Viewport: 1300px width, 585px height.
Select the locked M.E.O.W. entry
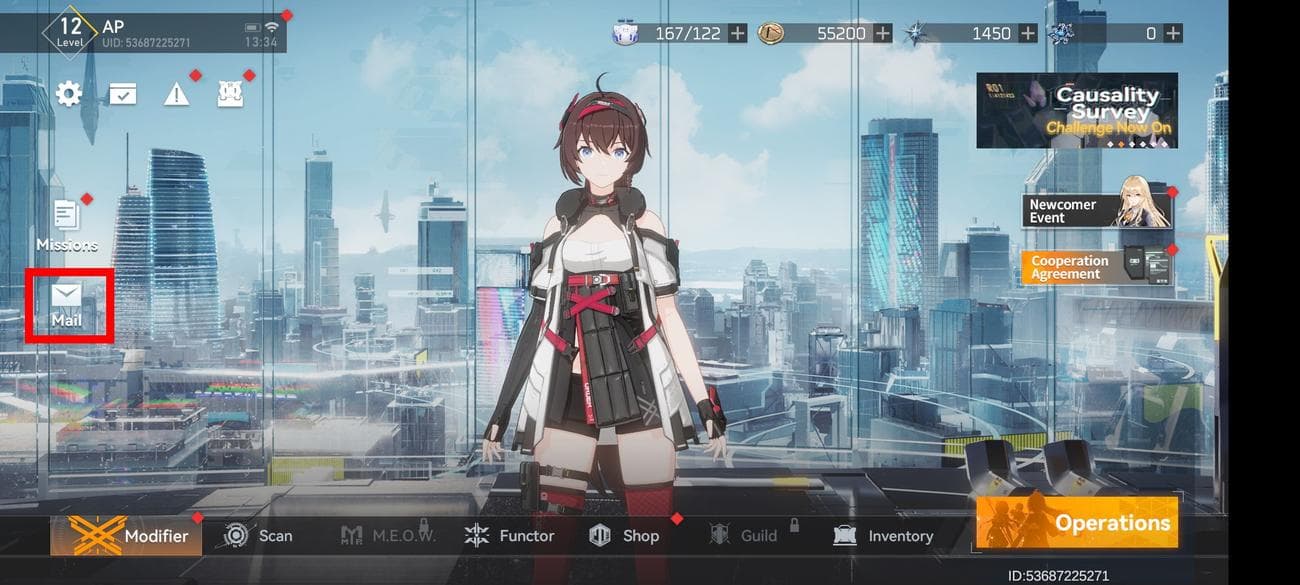point(388,536)
